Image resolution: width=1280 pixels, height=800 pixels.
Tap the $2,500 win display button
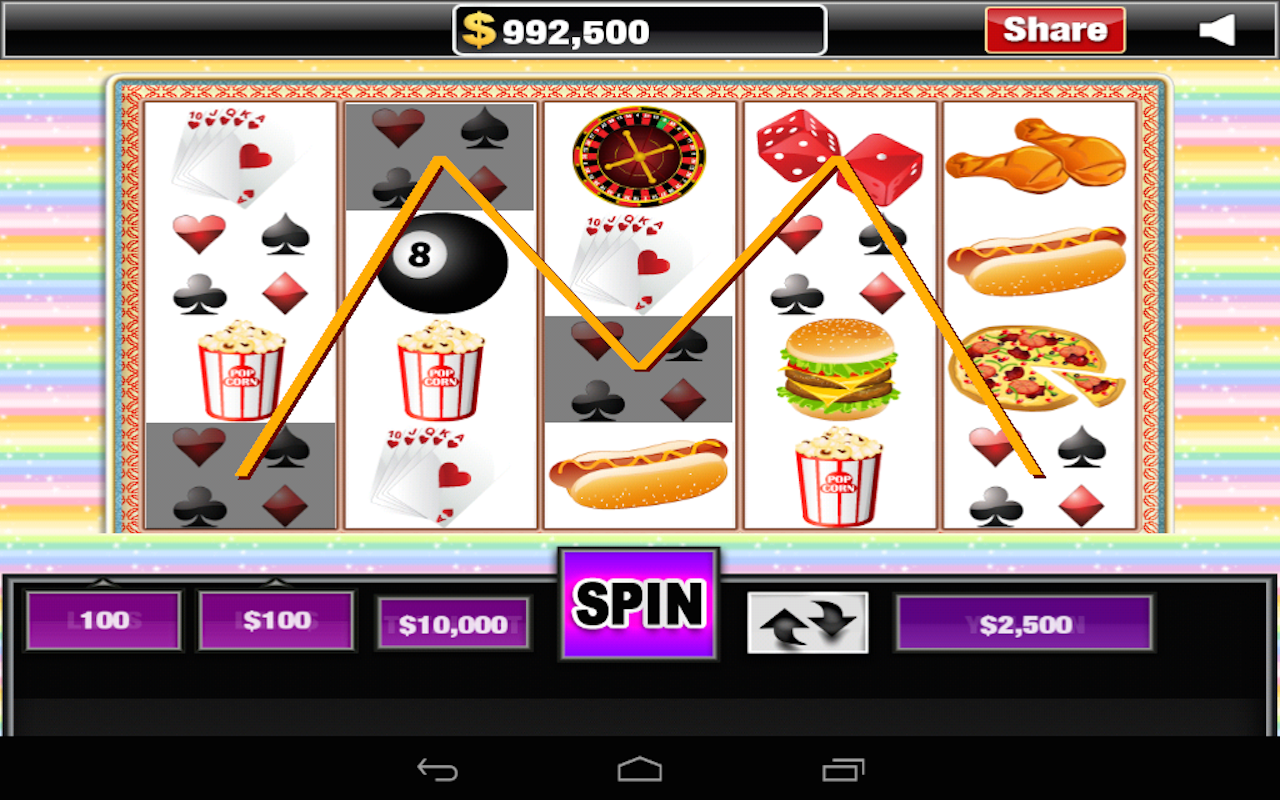click(1024, 624)
